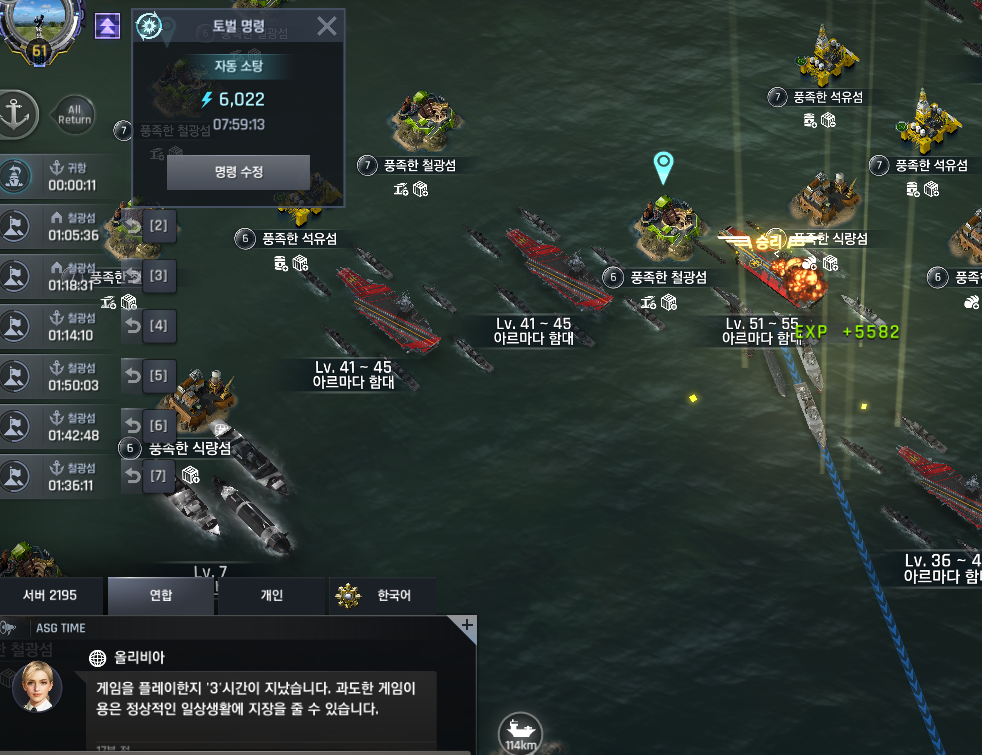Recall fleet [5] using its return arrow
Viewport: 982px width, 755px height.
coord(133,376)
